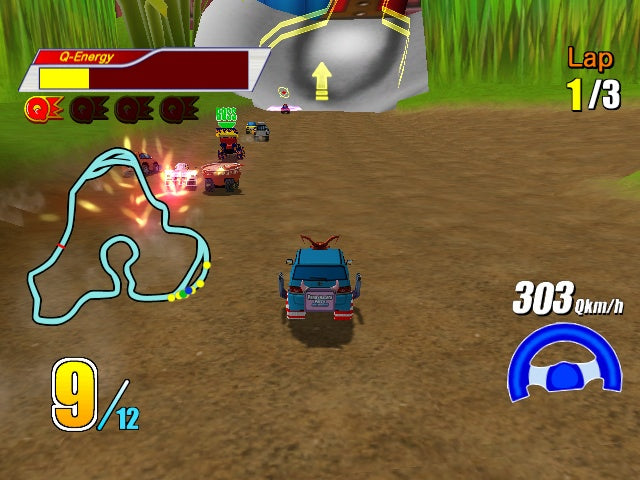This screenshot has width=640, height=480.
Task: Click the blue steering wheel icon
Action: pyautogui.click(x=565, y=363)
